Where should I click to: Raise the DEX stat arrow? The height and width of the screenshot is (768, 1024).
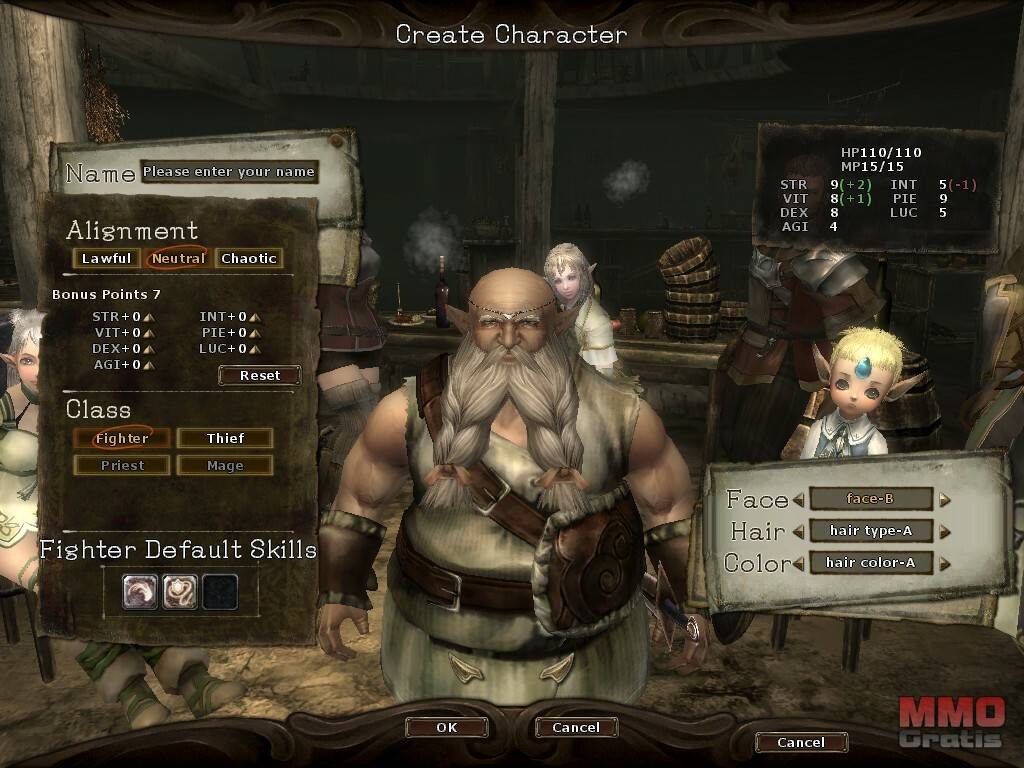(x=149, y=349)
